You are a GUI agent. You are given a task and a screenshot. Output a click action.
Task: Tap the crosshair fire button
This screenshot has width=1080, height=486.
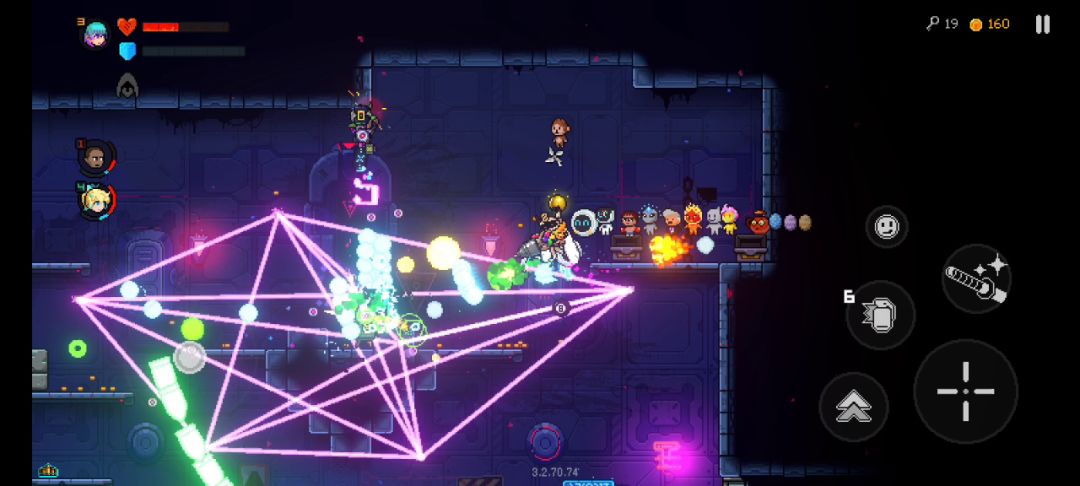click(965, 391)
